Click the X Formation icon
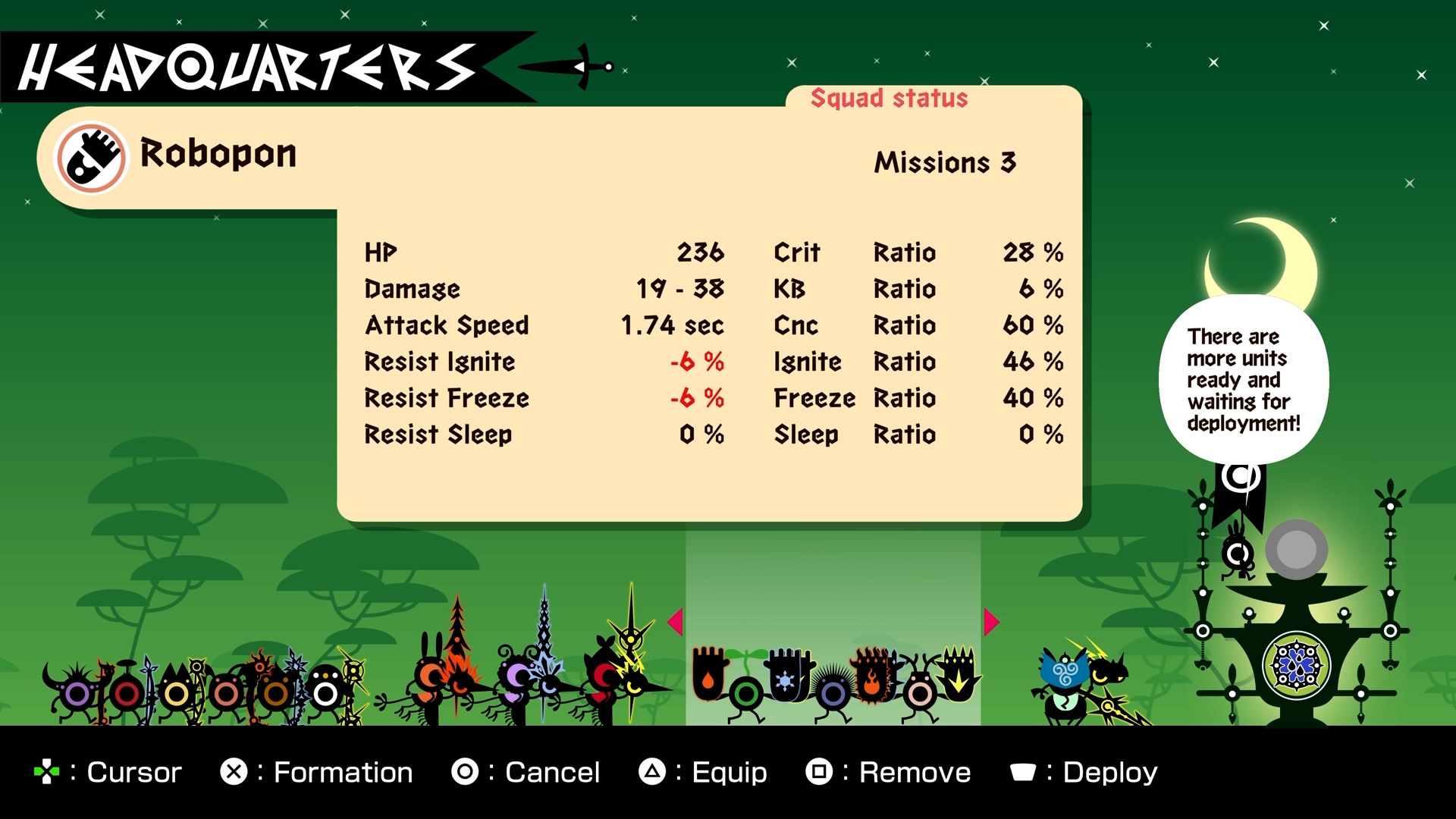 click(234, 771)
